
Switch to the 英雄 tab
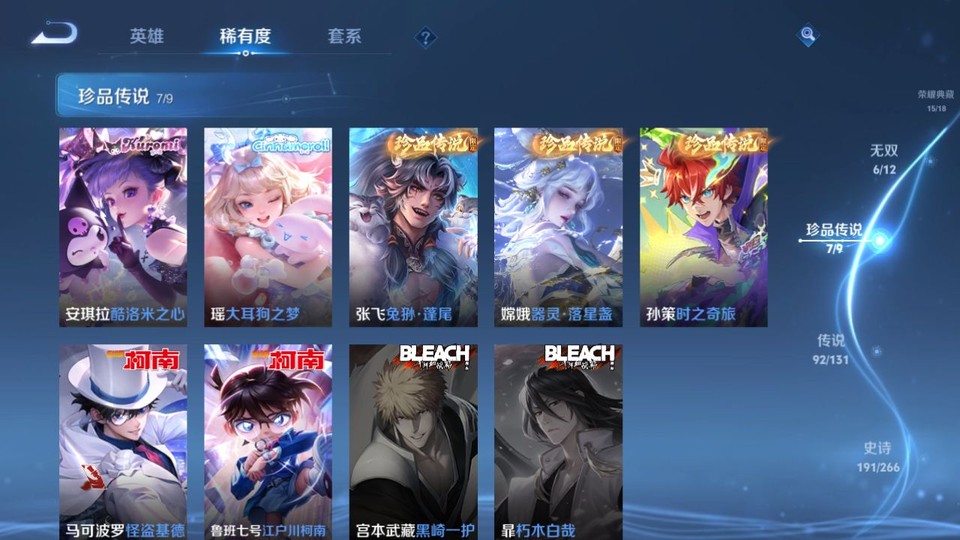[x=146, y=36]
